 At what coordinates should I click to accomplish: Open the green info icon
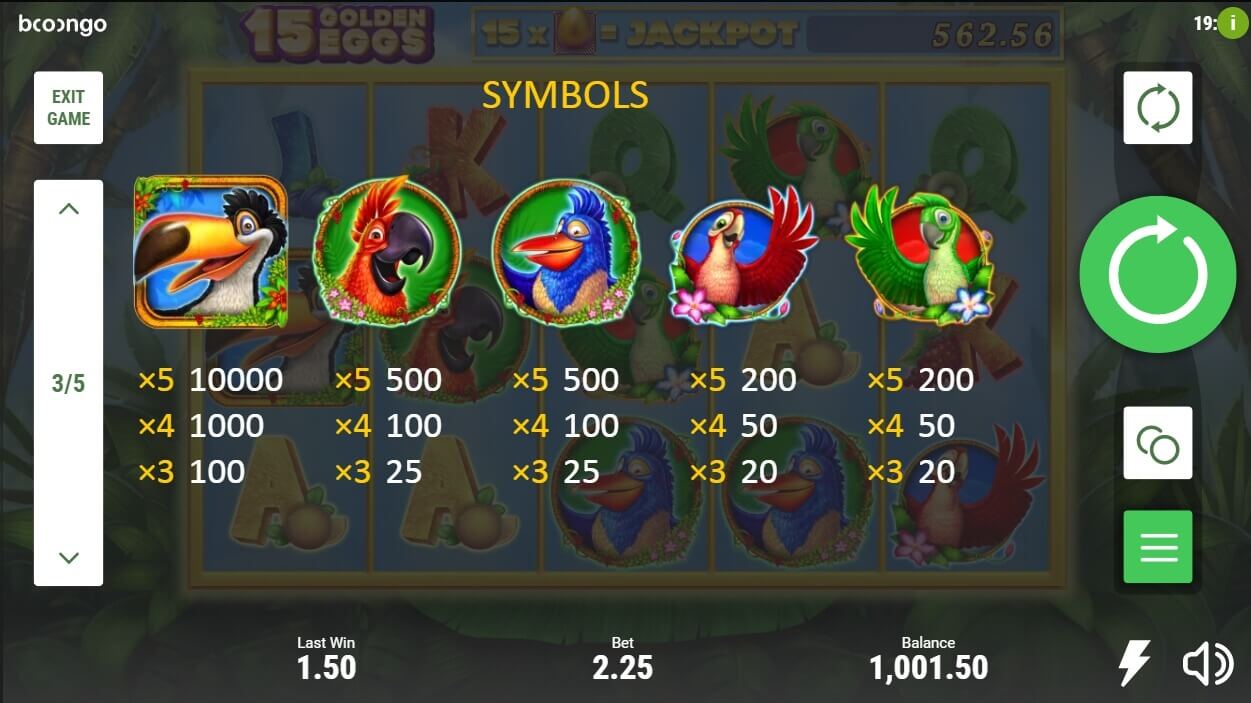coord(1234,24)
